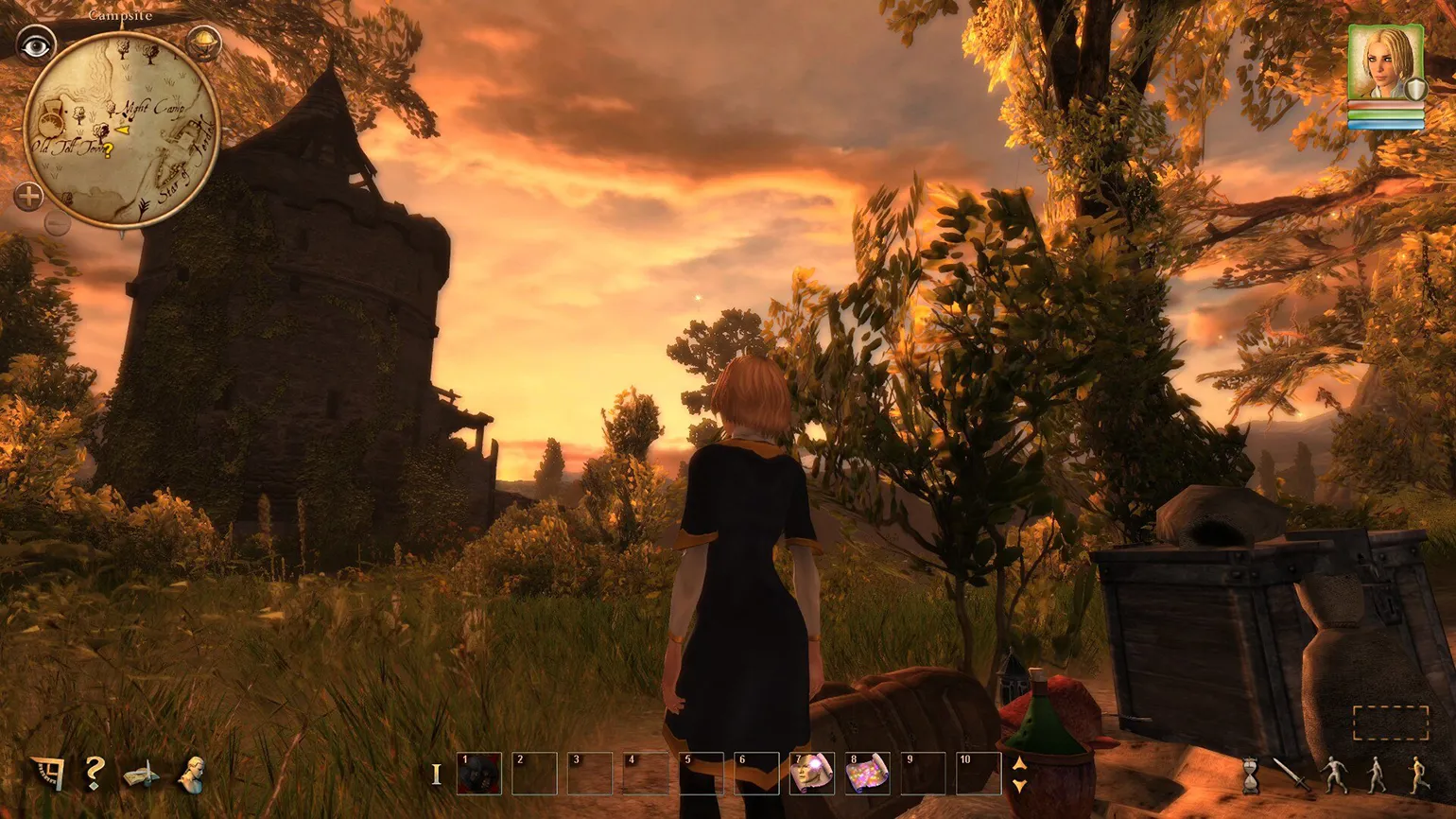Select the sneaking figure movement mode
The width and height of the screenshot is (1456, 819).
click(x=1334, y=775)
